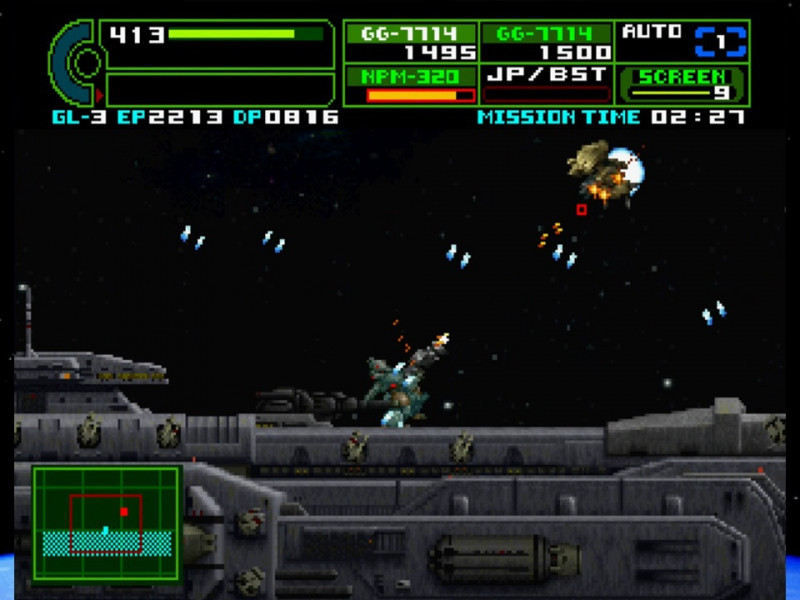Toggle the AUTO targeting mode indicator
The width and height of the screenshot is (800, 600).
point(683,41)
